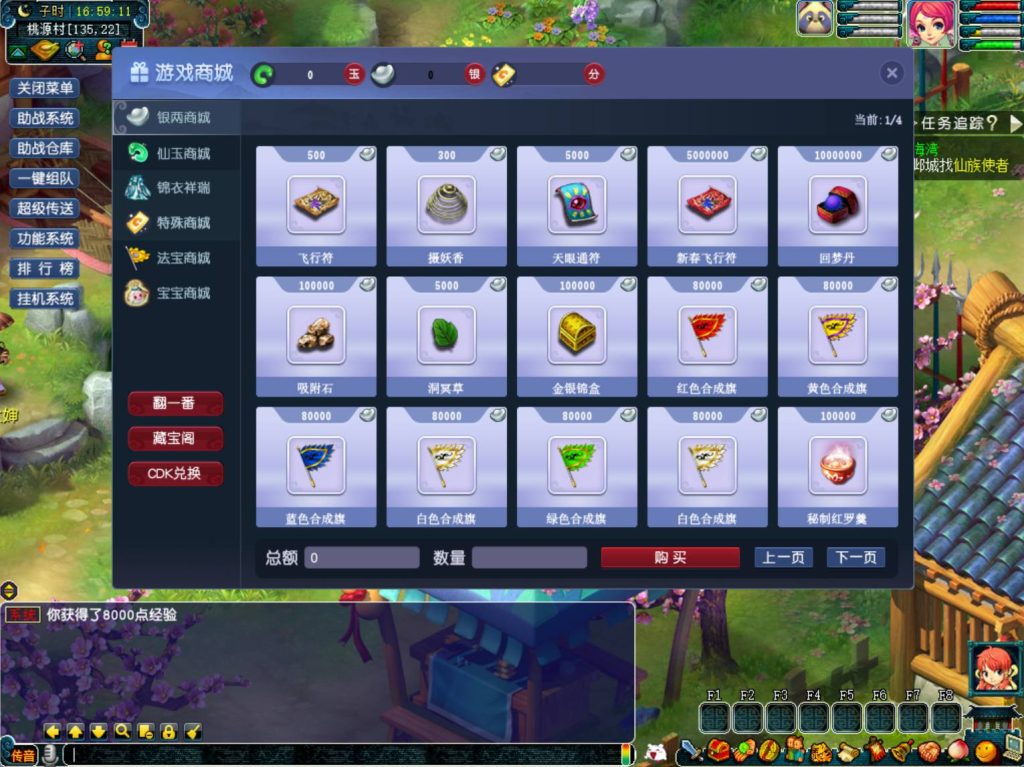Select the 秘制红罗羹 item

coord(837,465)
